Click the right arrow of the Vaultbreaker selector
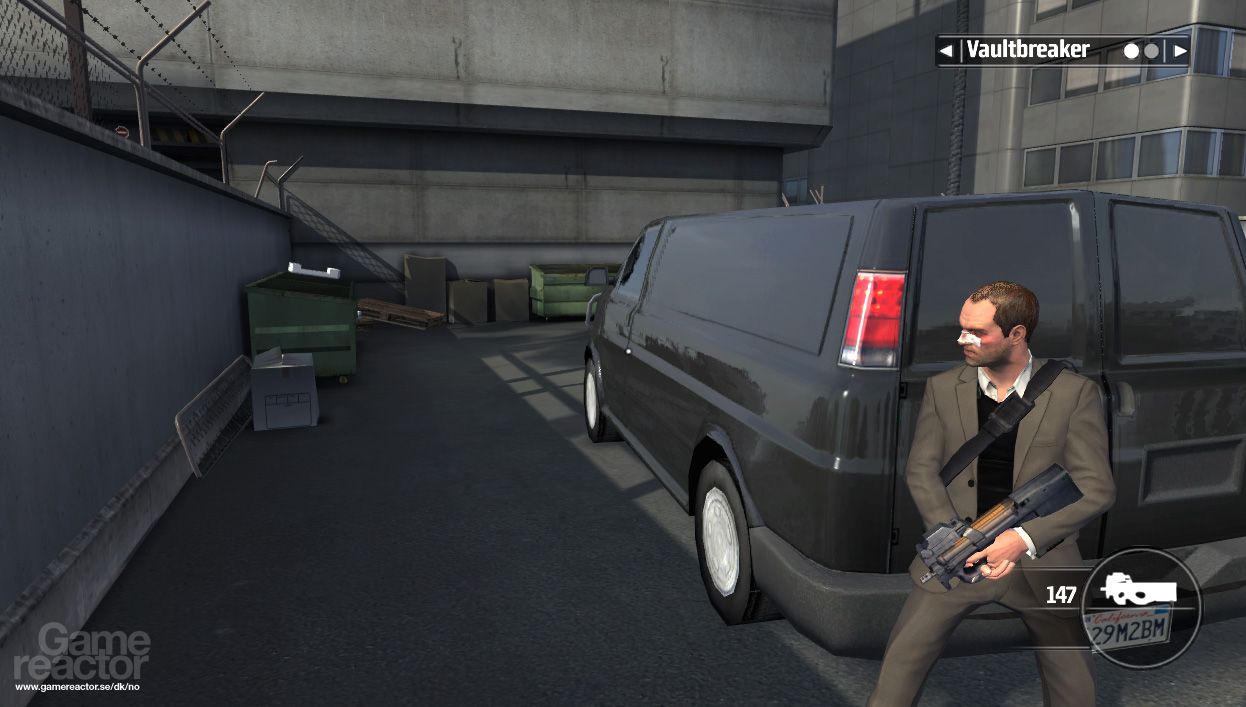 coord(1180,50)
